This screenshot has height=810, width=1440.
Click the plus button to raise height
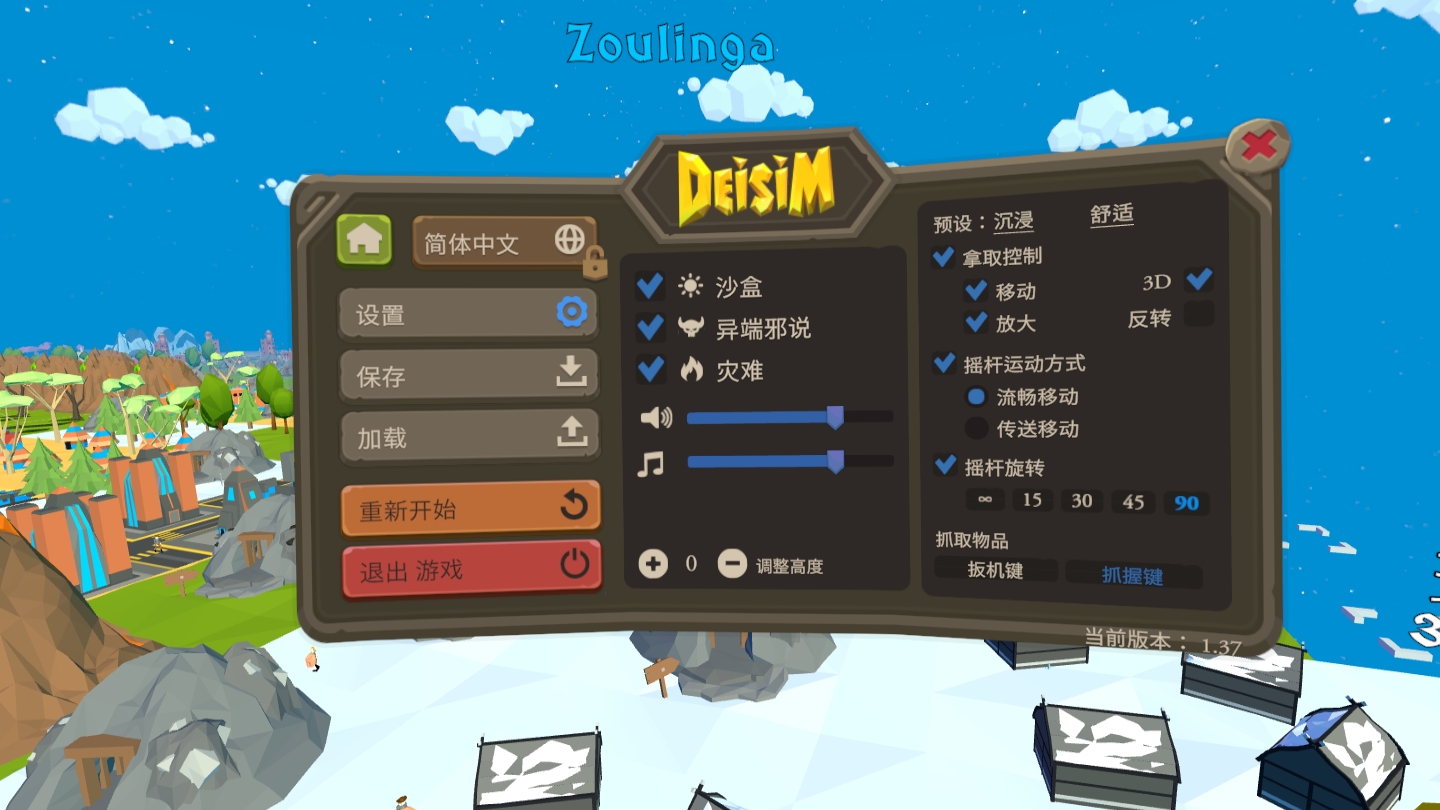tap(653, 564)
